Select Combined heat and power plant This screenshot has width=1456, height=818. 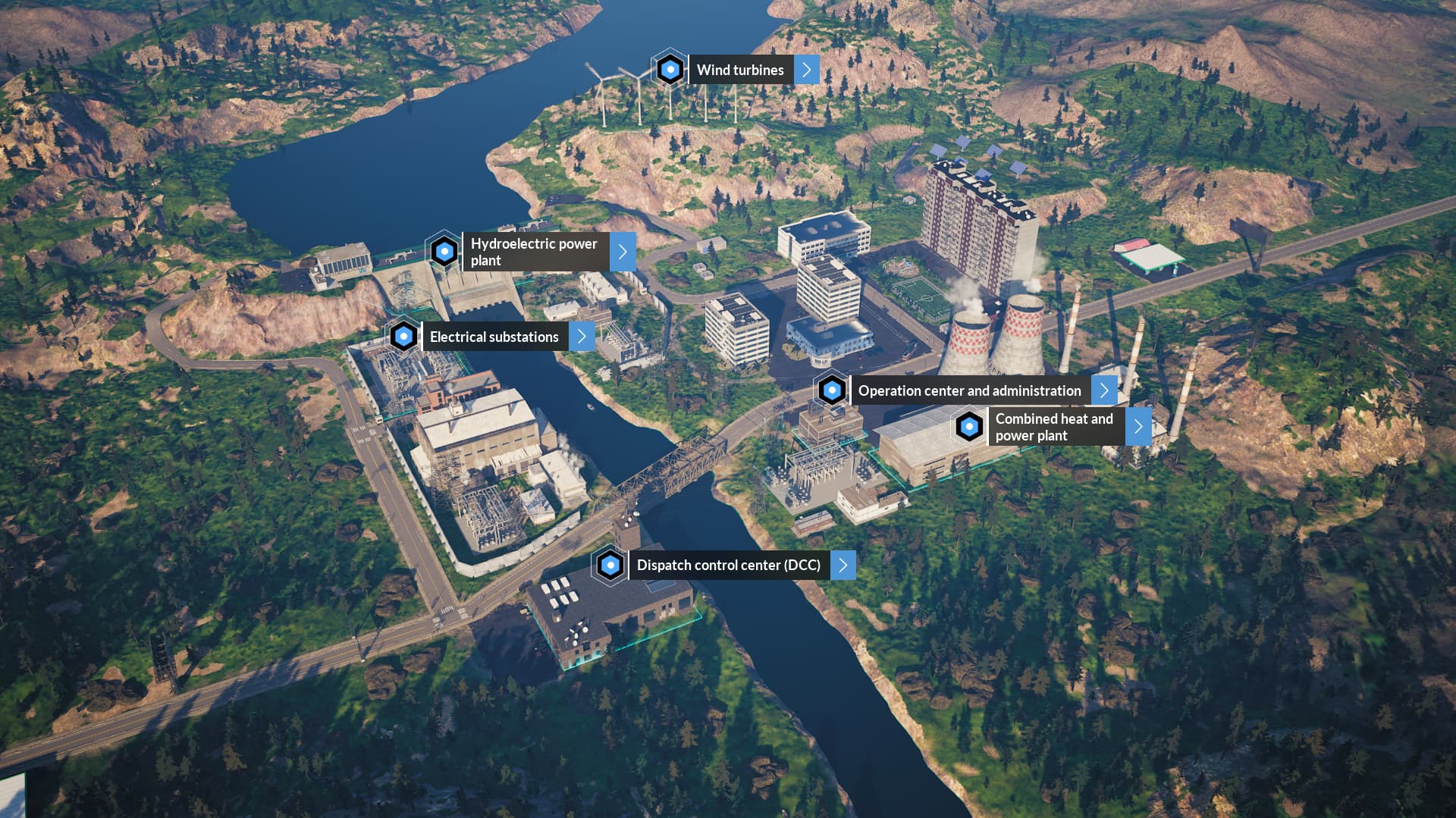pyautogui.click(x=1054, y=427)
